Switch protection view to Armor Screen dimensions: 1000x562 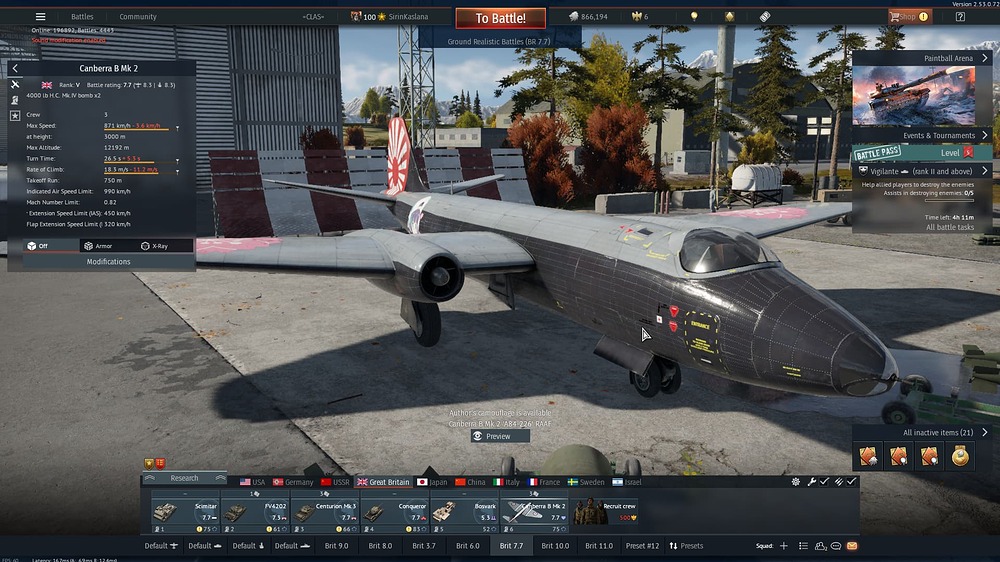click(98, 246)
